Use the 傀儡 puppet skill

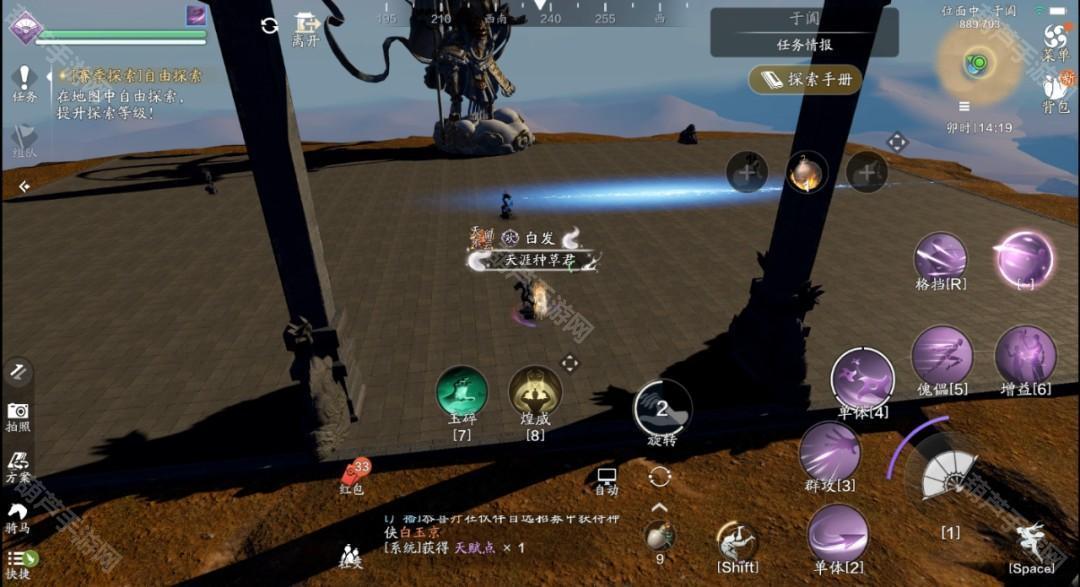pos(942,355)
